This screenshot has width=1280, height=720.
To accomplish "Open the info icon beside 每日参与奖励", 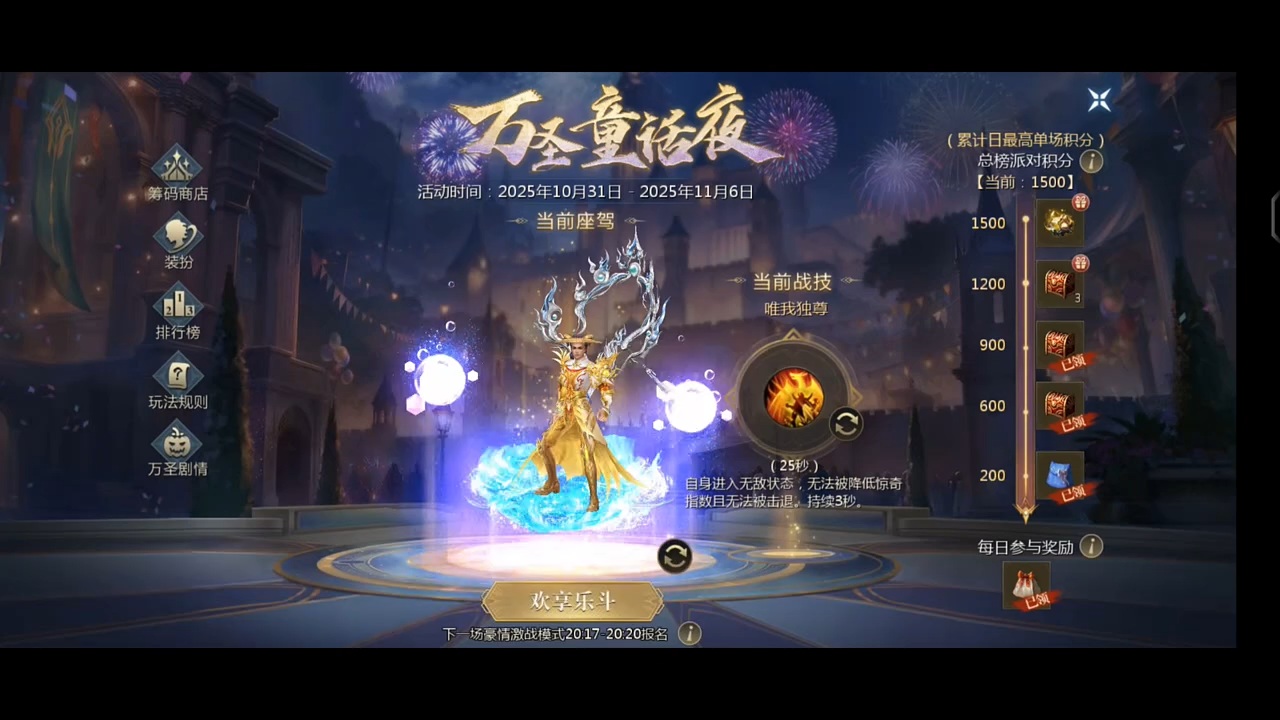I will [x=1092, y=547].
